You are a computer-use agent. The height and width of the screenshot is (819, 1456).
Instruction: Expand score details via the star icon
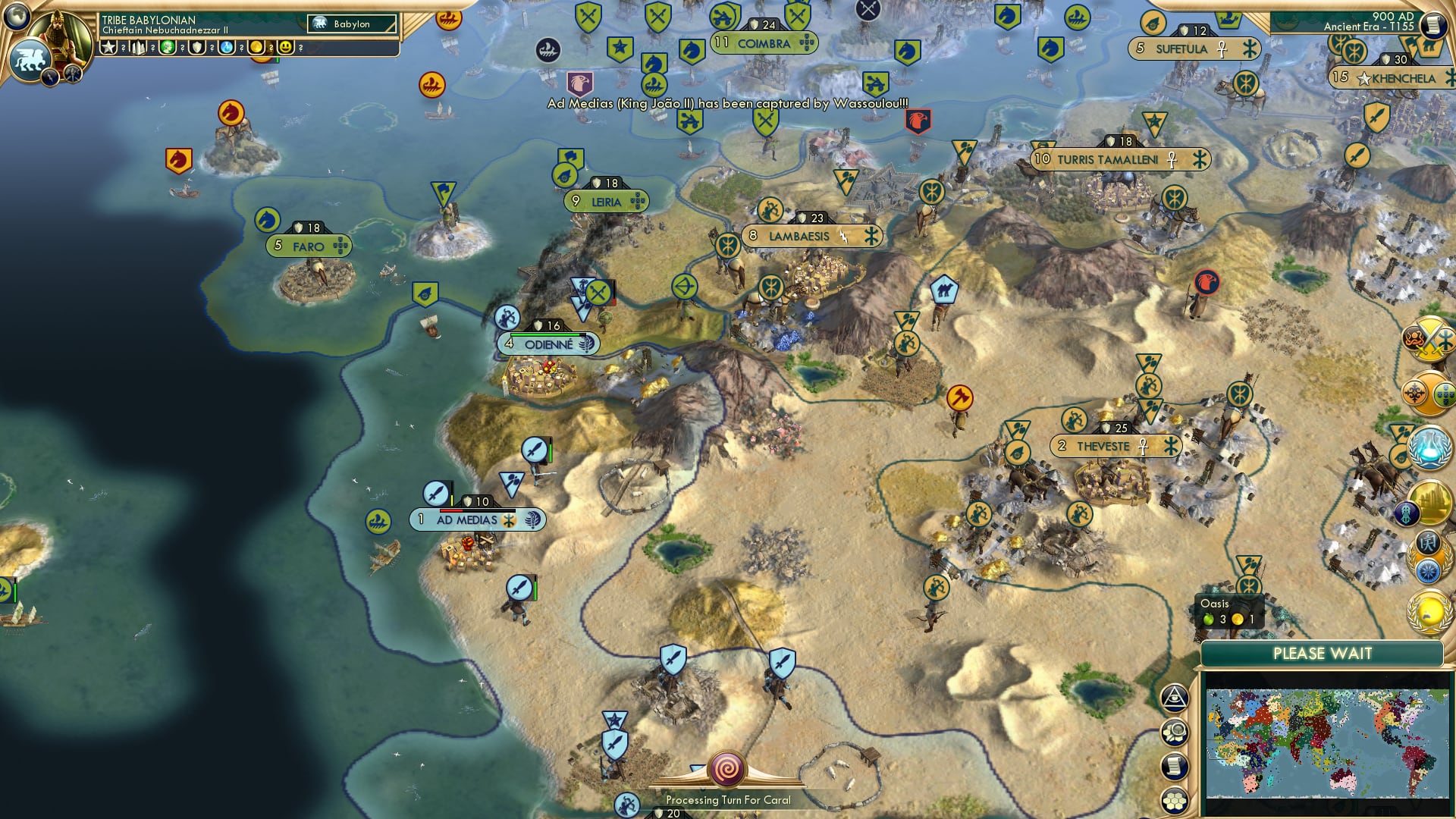[108, 47]
